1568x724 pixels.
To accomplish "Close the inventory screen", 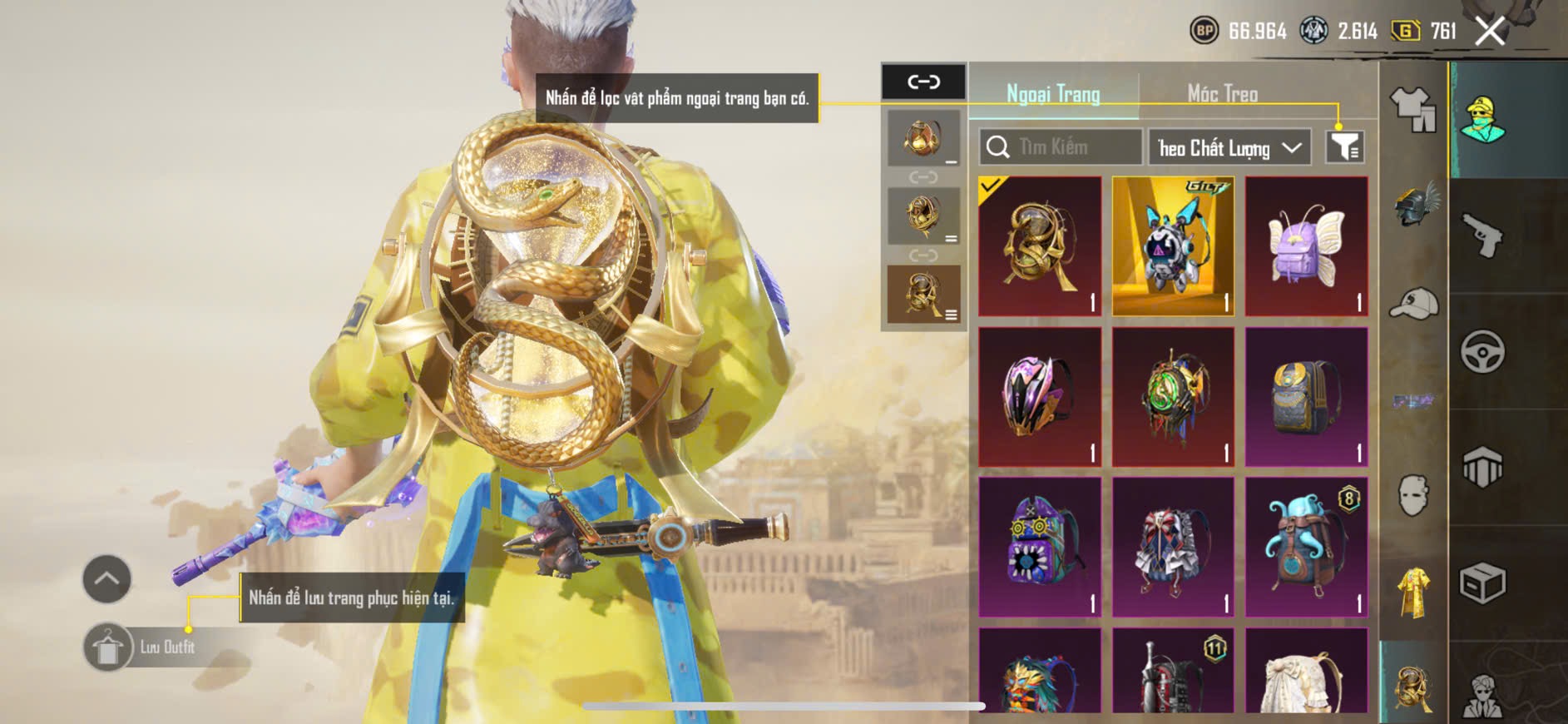I will pos(1490,32).
